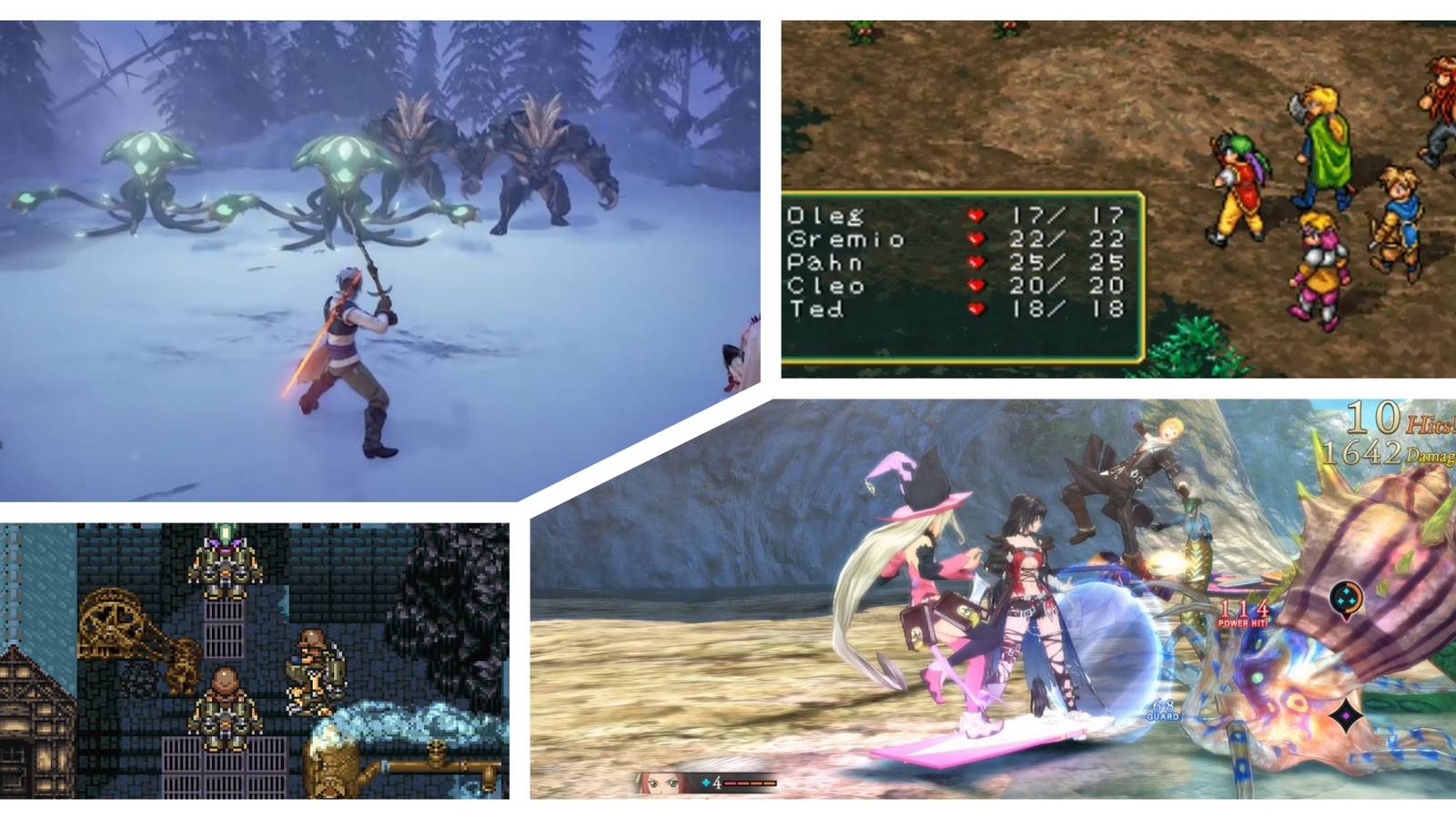
Task: Click Cleo's 20/20 HP value
Action: pyautogui.click(x=1069, y=285)
